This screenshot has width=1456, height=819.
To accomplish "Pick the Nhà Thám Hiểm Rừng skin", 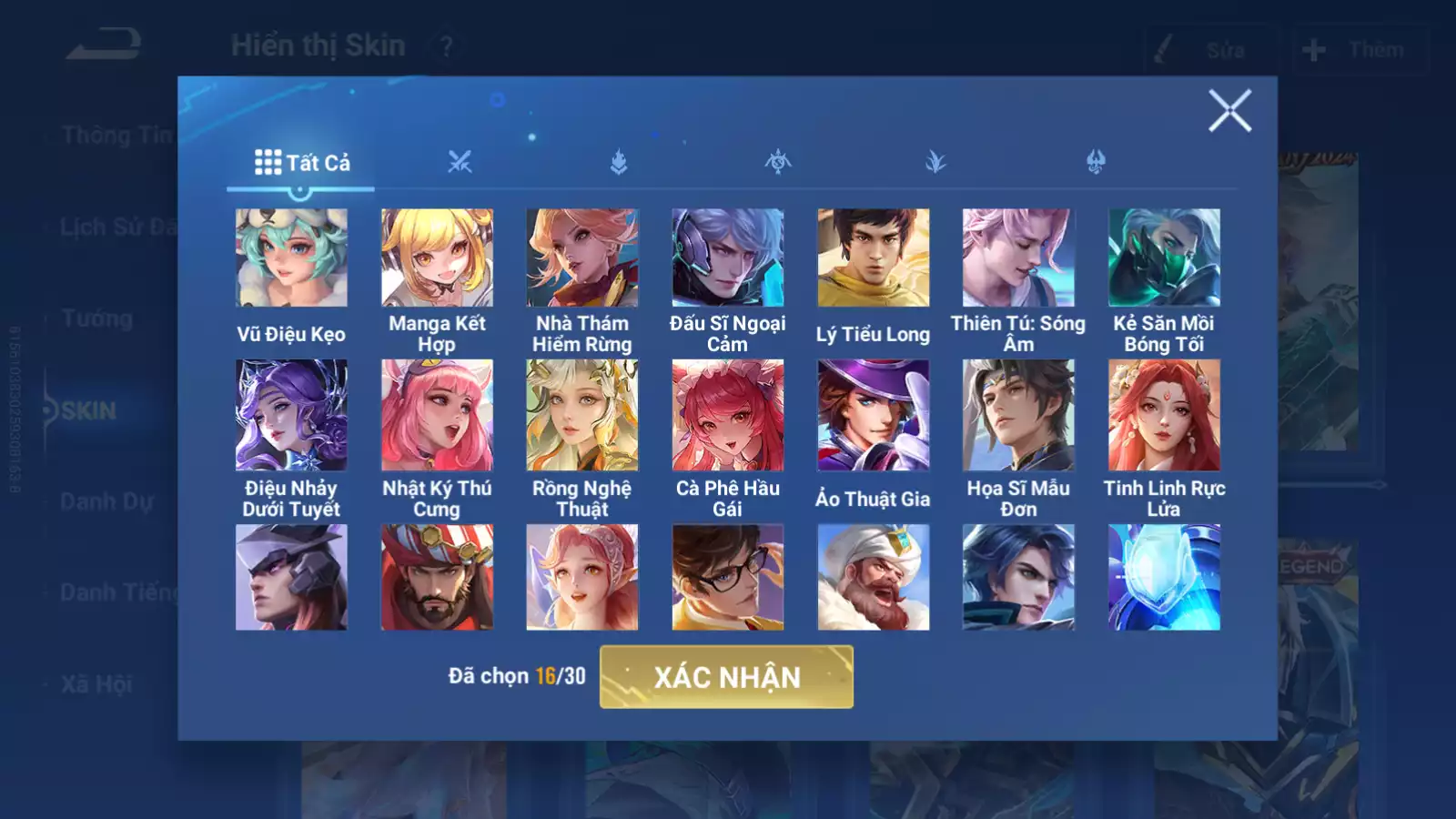I will click(x=582, y=258).
